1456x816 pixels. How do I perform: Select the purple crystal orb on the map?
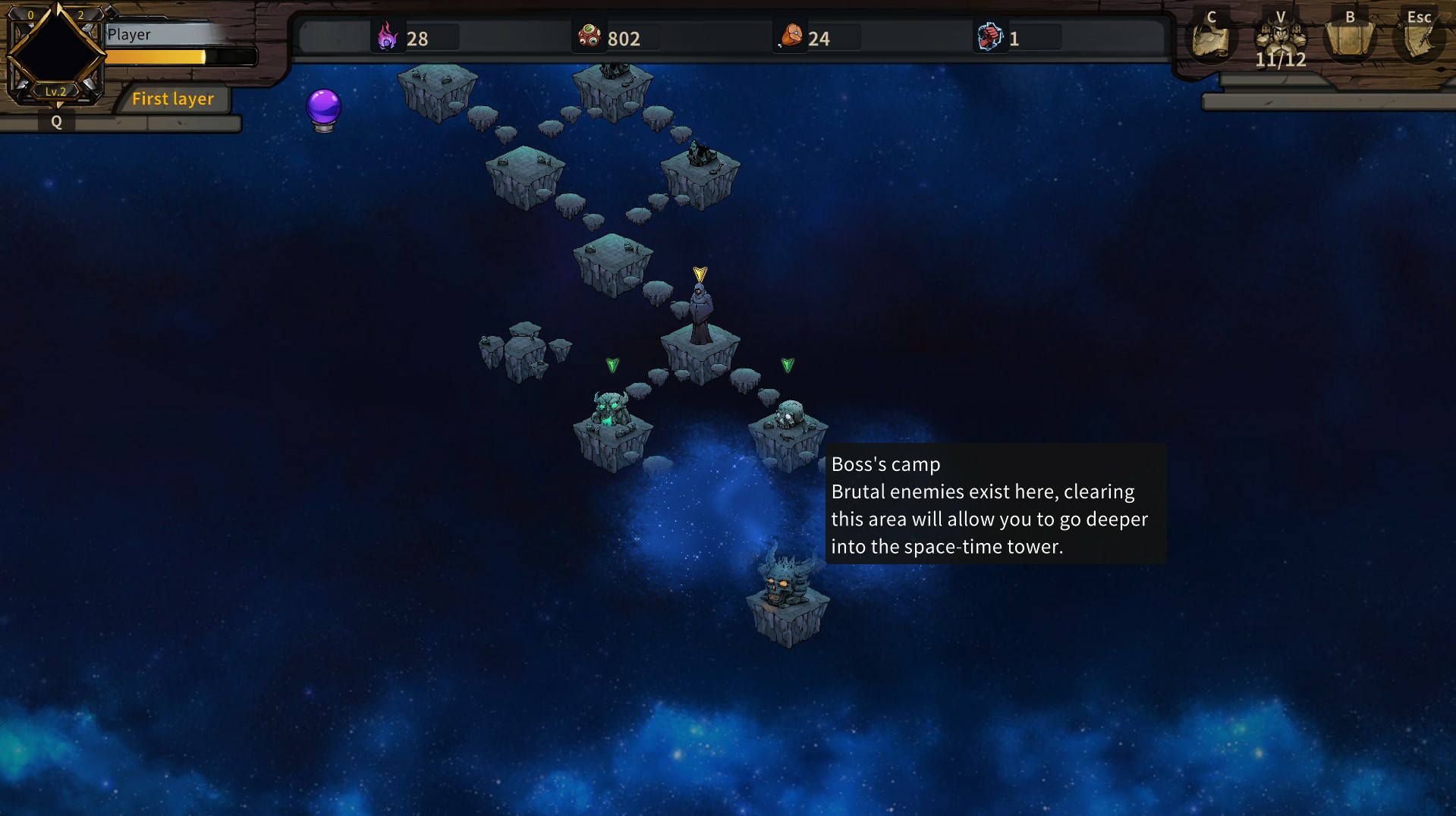point(322,108)
